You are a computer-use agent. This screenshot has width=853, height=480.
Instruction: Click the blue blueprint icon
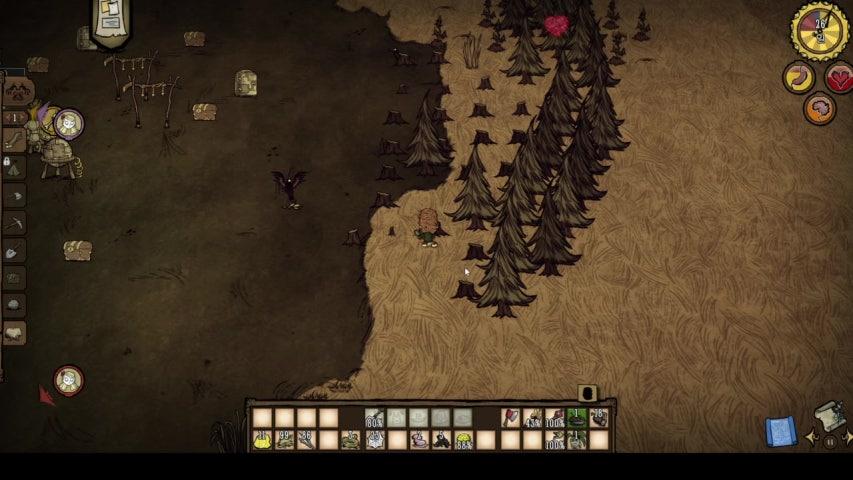click(x=781, y=431)
